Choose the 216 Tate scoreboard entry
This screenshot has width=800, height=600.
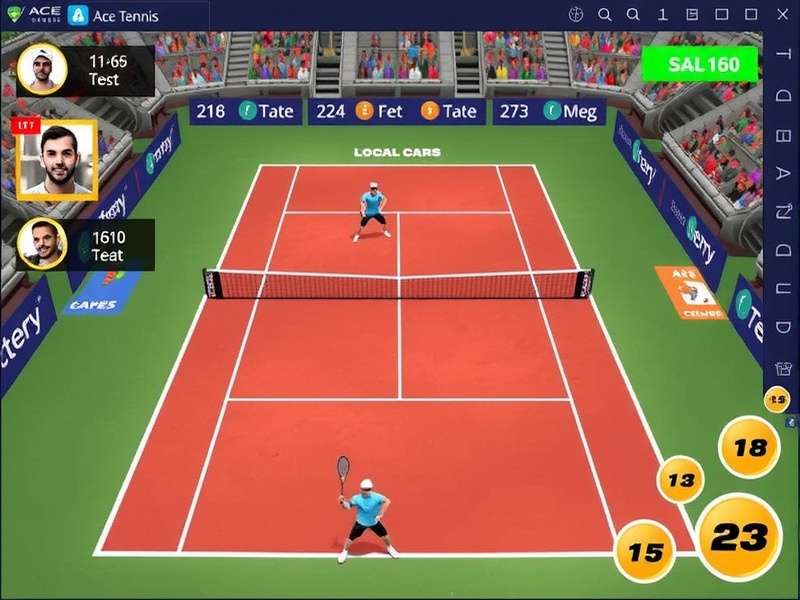[245, 111]
